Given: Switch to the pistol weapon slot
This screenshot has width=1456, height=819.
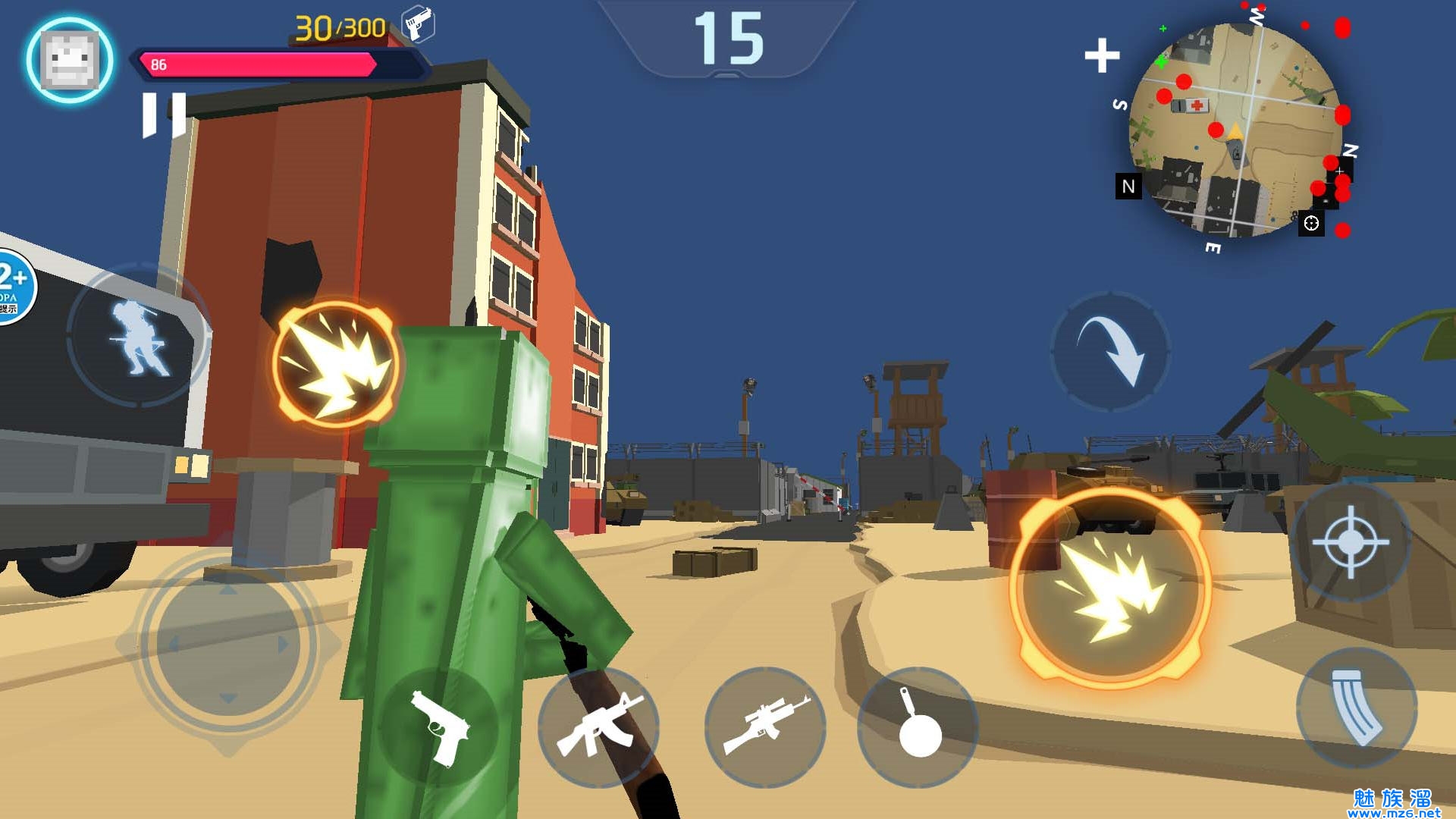Looking at the screenshot, I should (x=439, y=727).
